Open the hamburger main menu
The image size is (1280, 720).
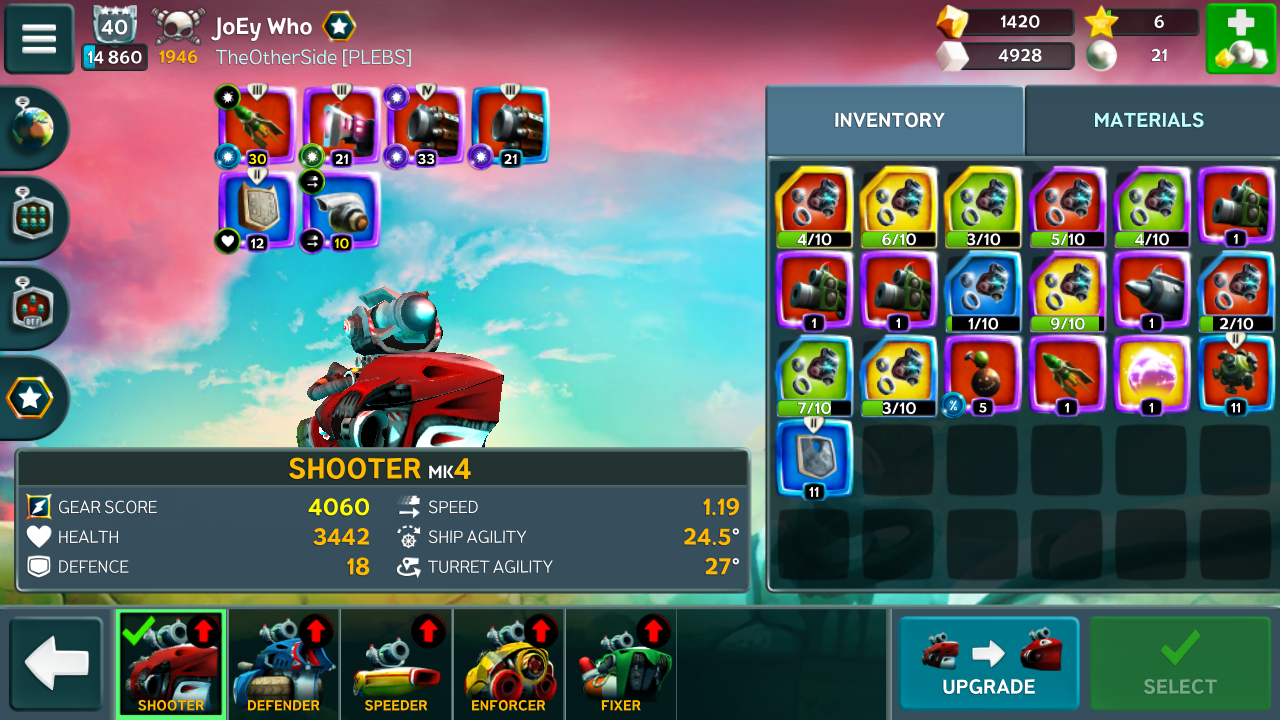[39, 39]
